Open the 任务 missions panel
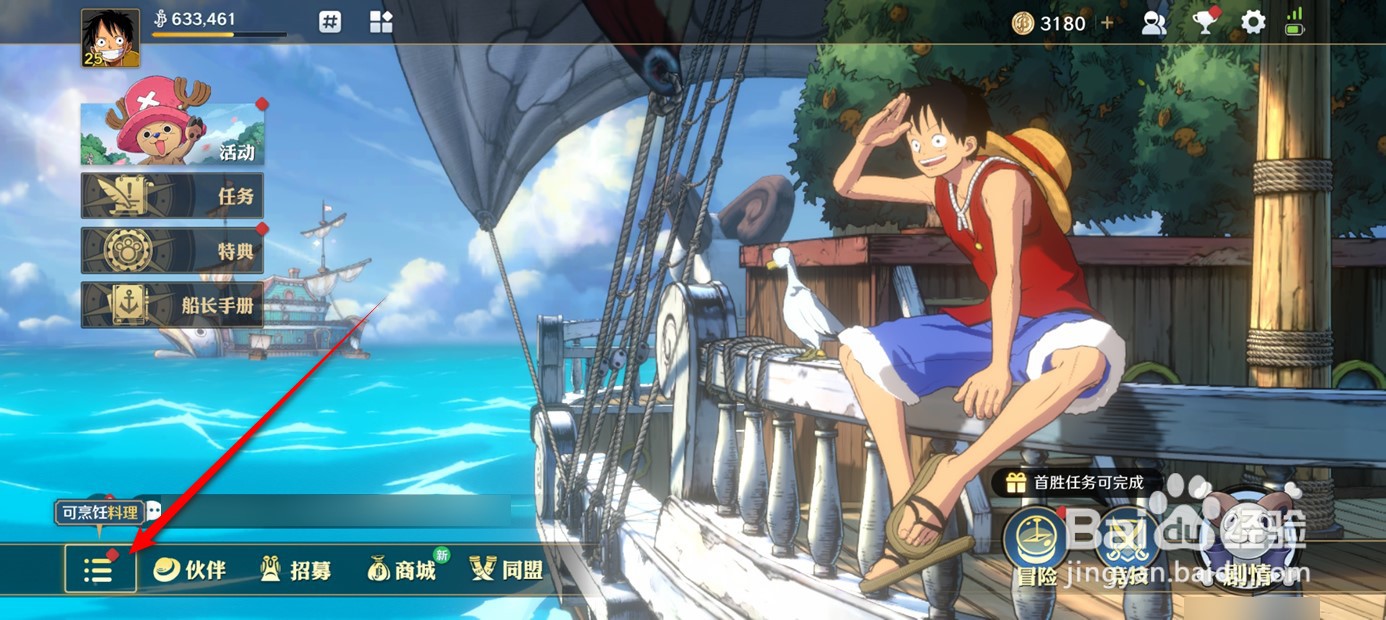This screenshot has width=1386, height=620. 172,196
